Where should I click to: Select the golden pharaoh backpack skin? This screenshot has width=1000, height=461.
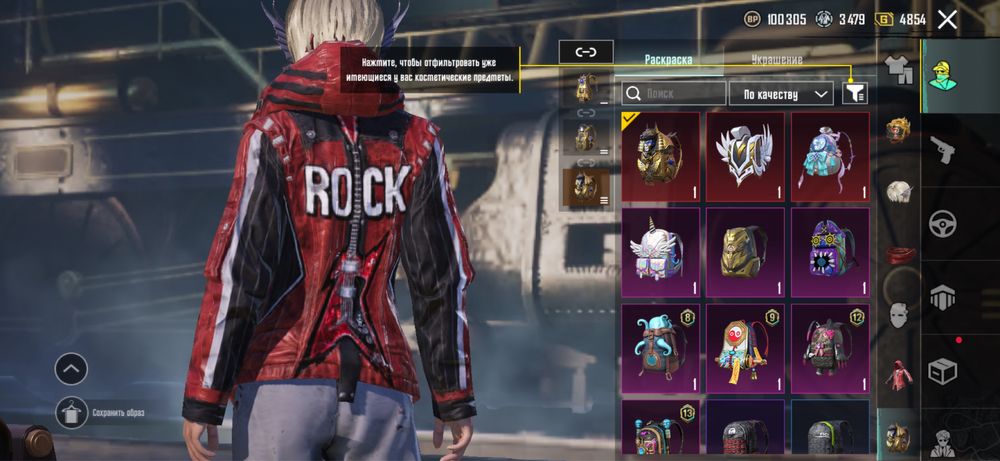(x=660, y=156)
